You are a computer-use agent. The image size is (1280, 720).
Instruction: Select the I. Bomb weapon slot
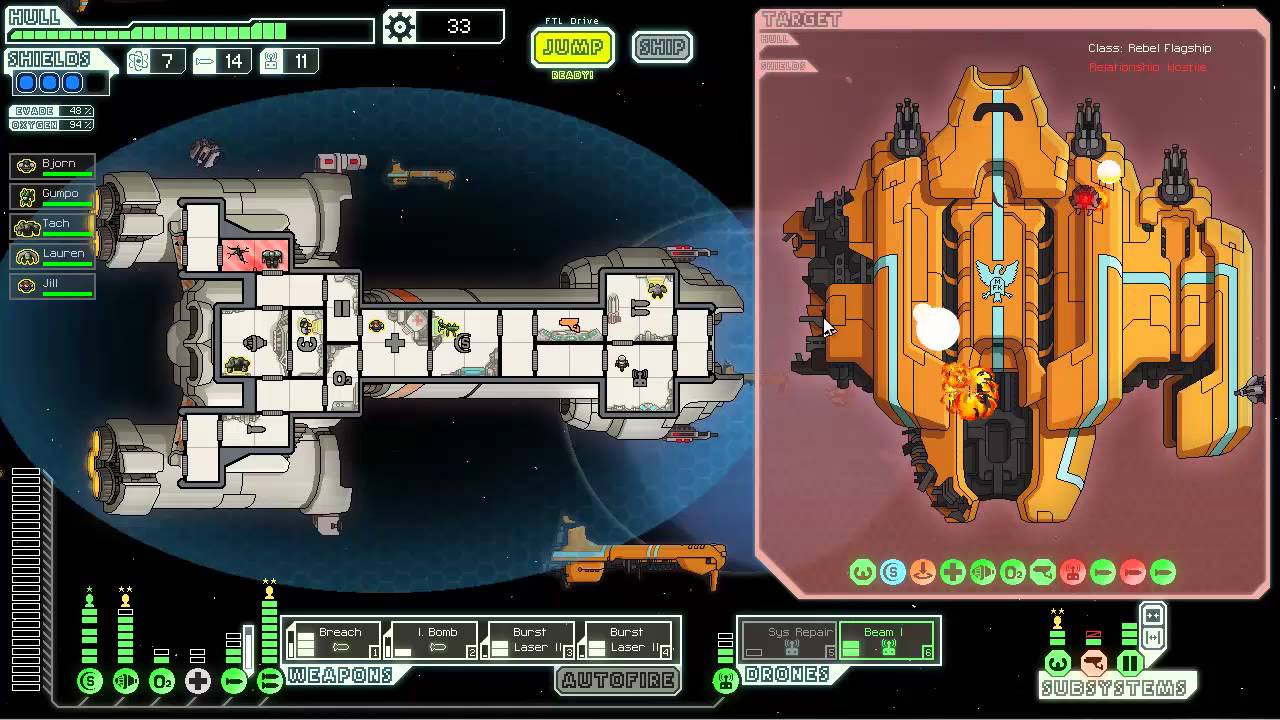click(432, 640)
